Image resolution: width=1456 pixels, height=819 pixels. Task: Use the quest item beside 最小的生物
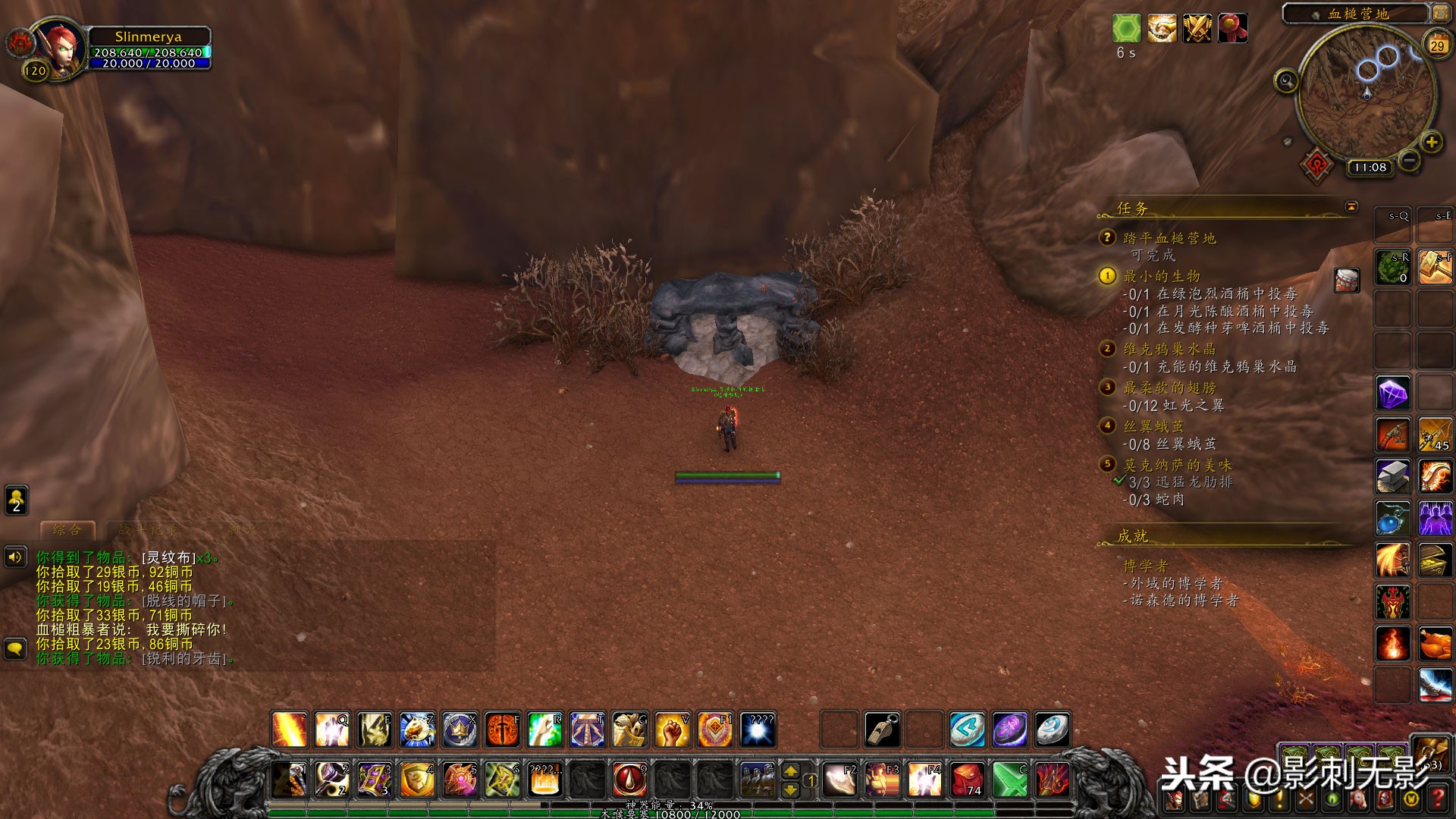tap(1347, 280)
